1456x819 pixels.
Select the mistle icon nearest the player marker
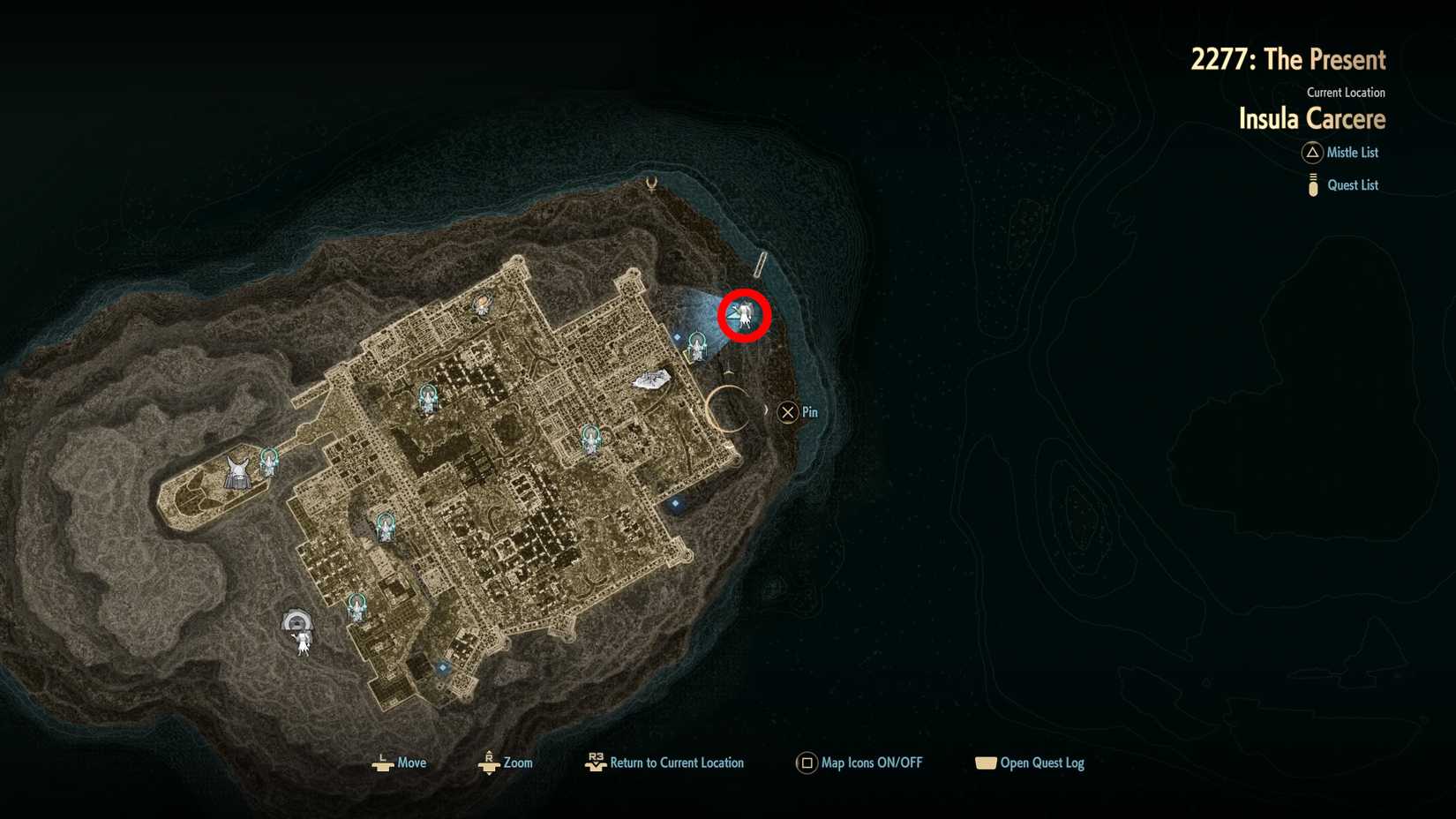click(x=698, y=346)
